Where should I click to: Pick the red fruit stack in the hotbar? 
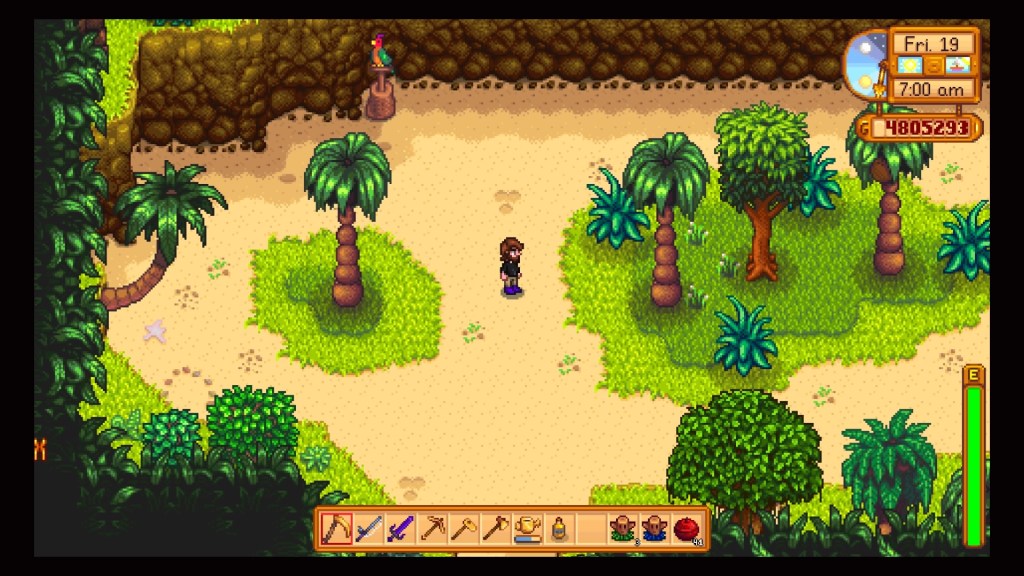coord(686,528)
